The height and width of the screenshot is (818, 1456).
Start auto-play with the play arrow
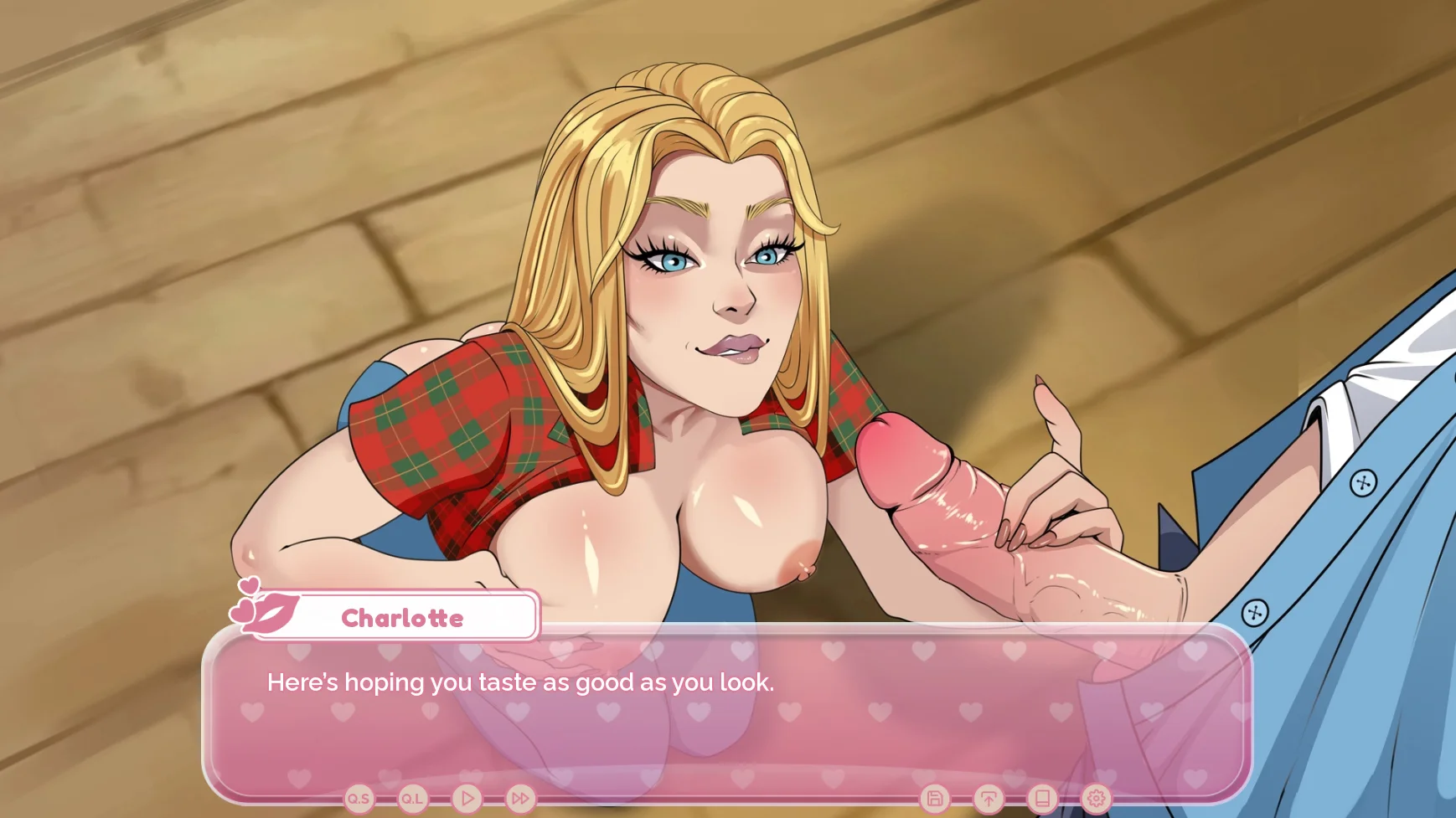pyautogui.click(x=467, y=799)
